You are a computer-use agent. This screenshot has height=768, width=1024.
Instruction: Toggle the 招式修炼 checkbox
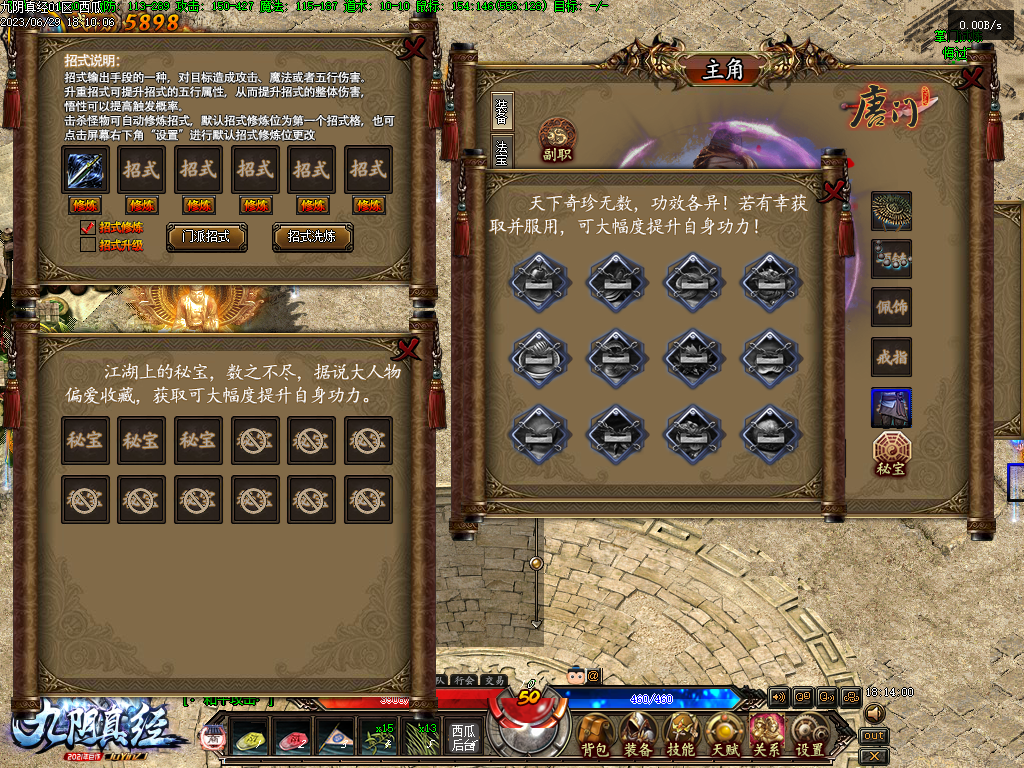pyautogui.click(x=88, y=228)
